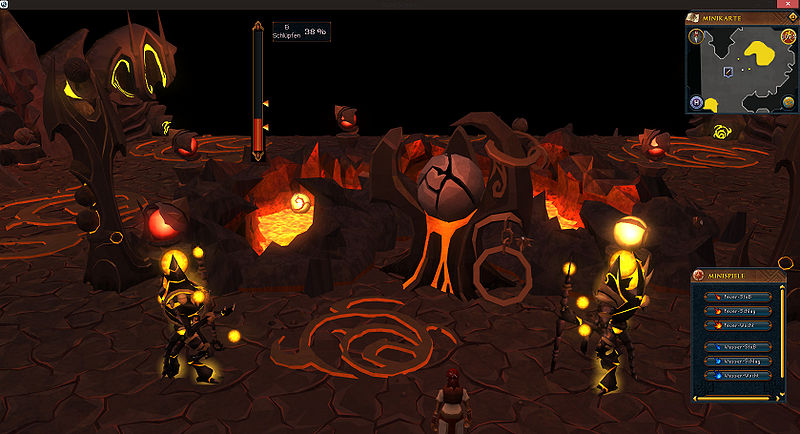Activate the third Wasser spell with large droplet

pos(736,374)
